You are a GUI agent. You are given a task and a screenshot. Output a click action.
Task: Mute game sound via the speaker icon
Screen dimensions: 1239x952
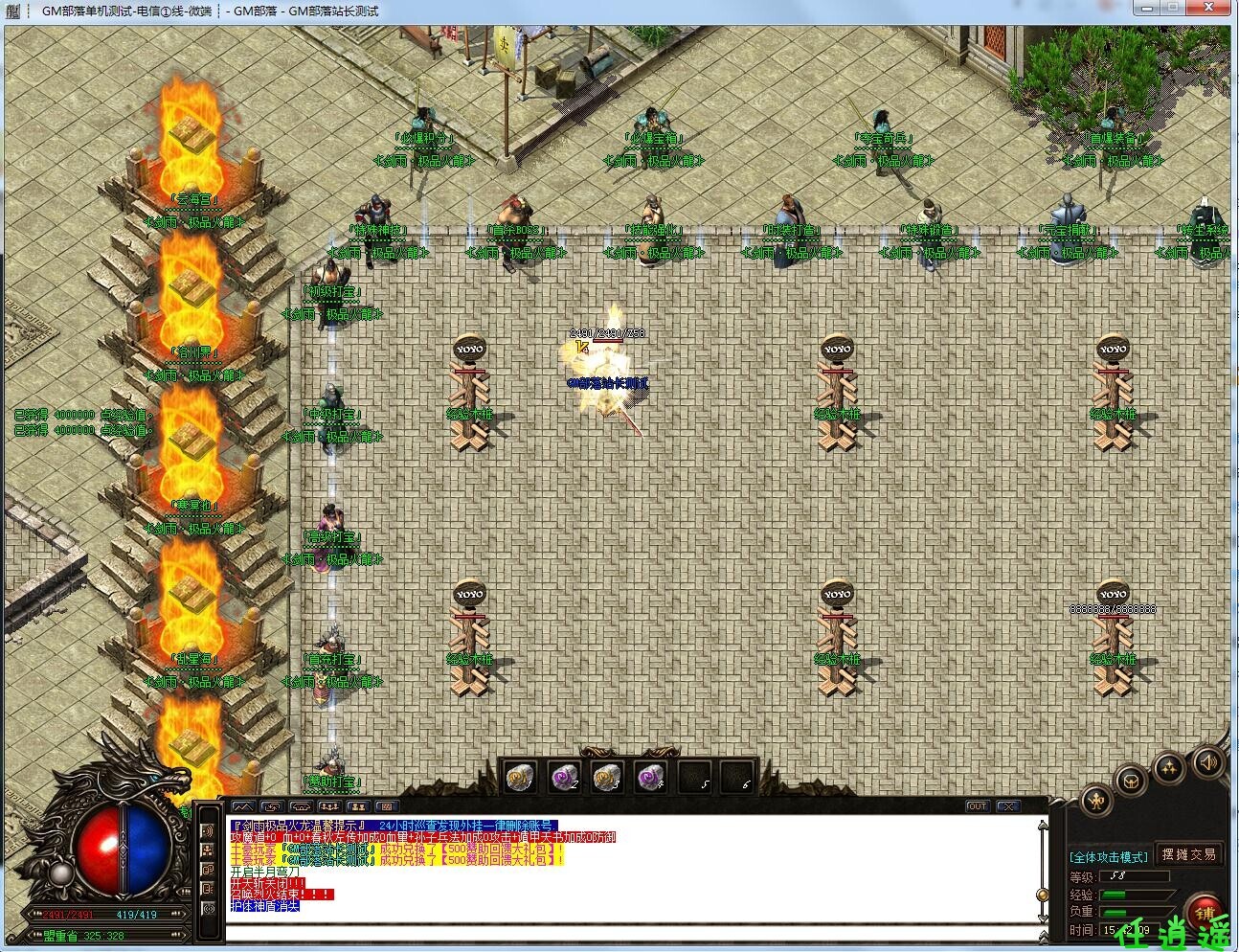[x=1206, y=763]
